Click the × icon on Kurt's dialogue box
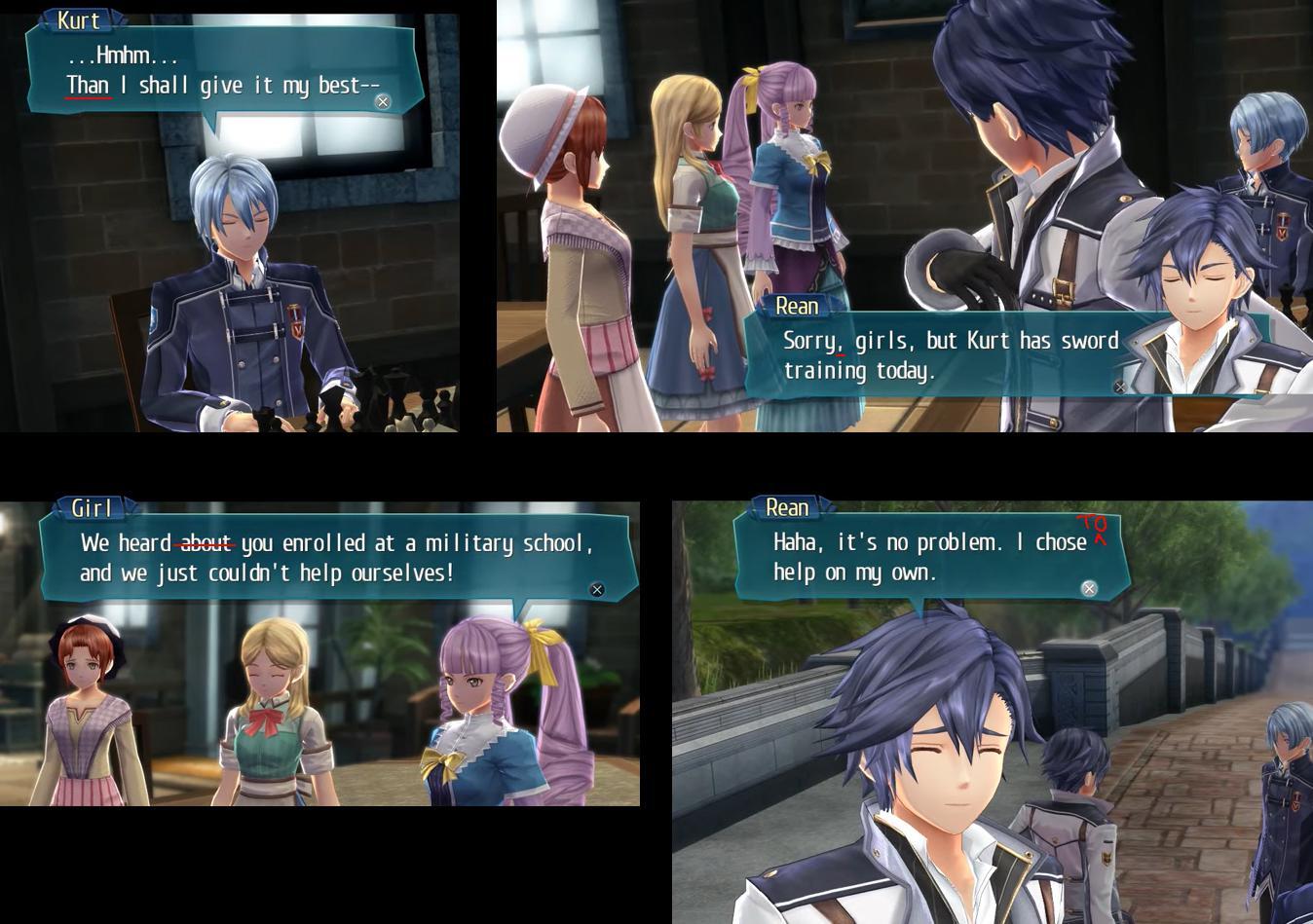Image resolution: width=1313 pixels, height=924 pixels. click(382, 101)
